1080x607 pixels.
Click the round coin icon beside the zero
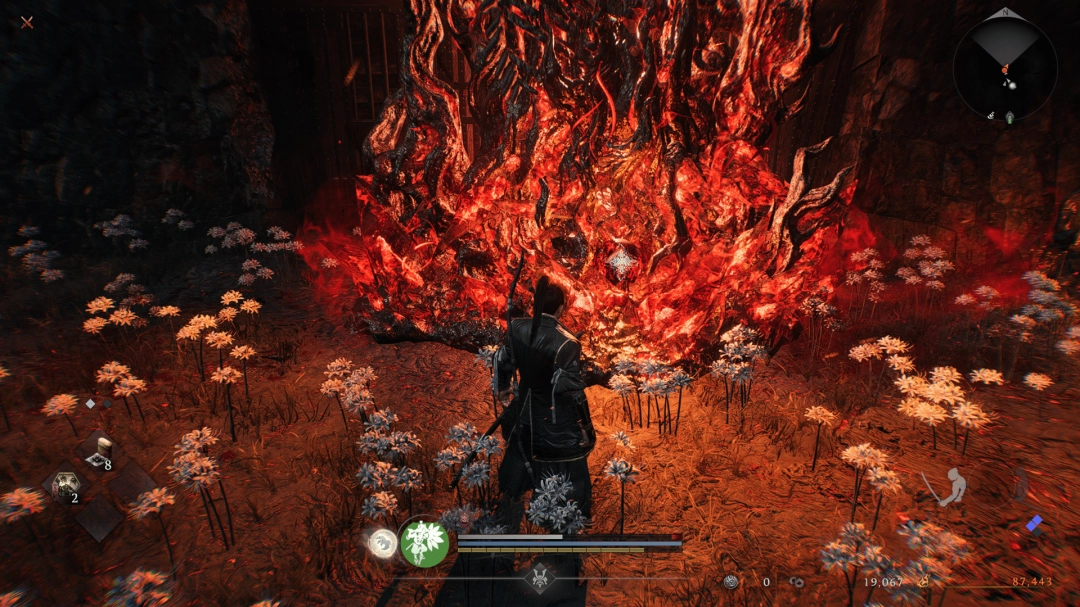732,581
